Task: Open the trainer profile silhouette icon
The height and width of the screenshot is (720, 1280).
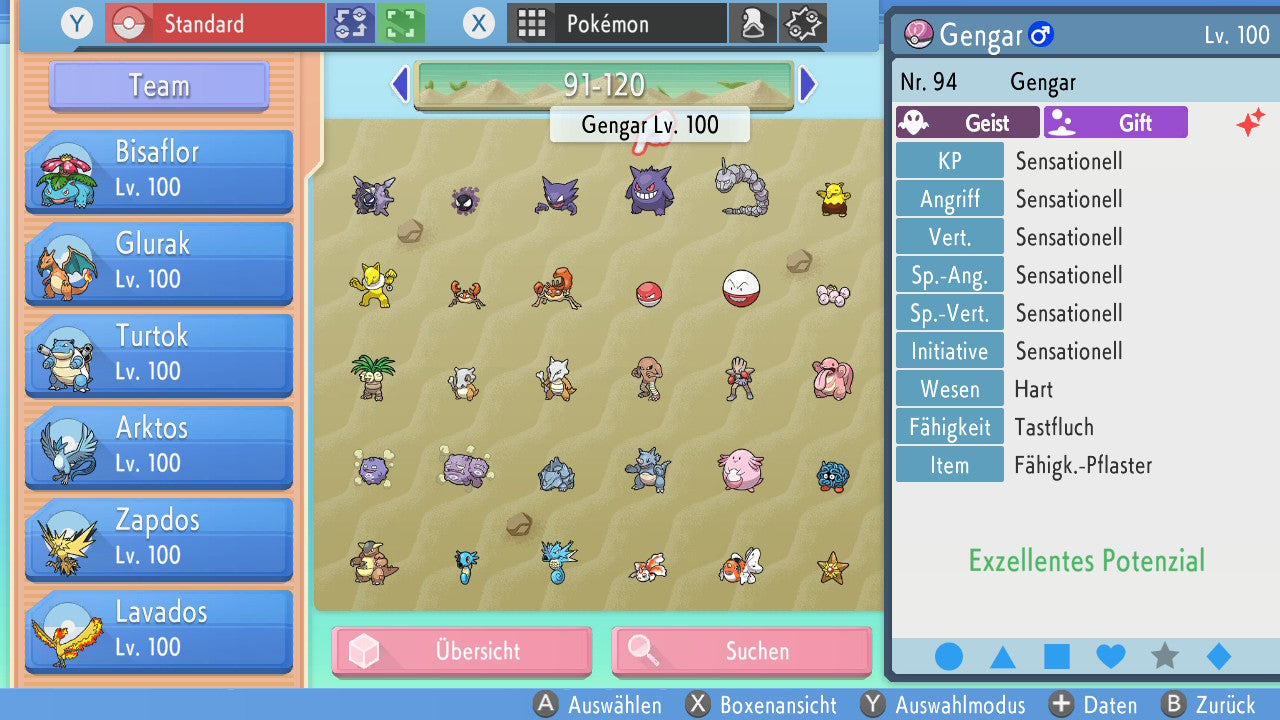Action: [753, 23]
